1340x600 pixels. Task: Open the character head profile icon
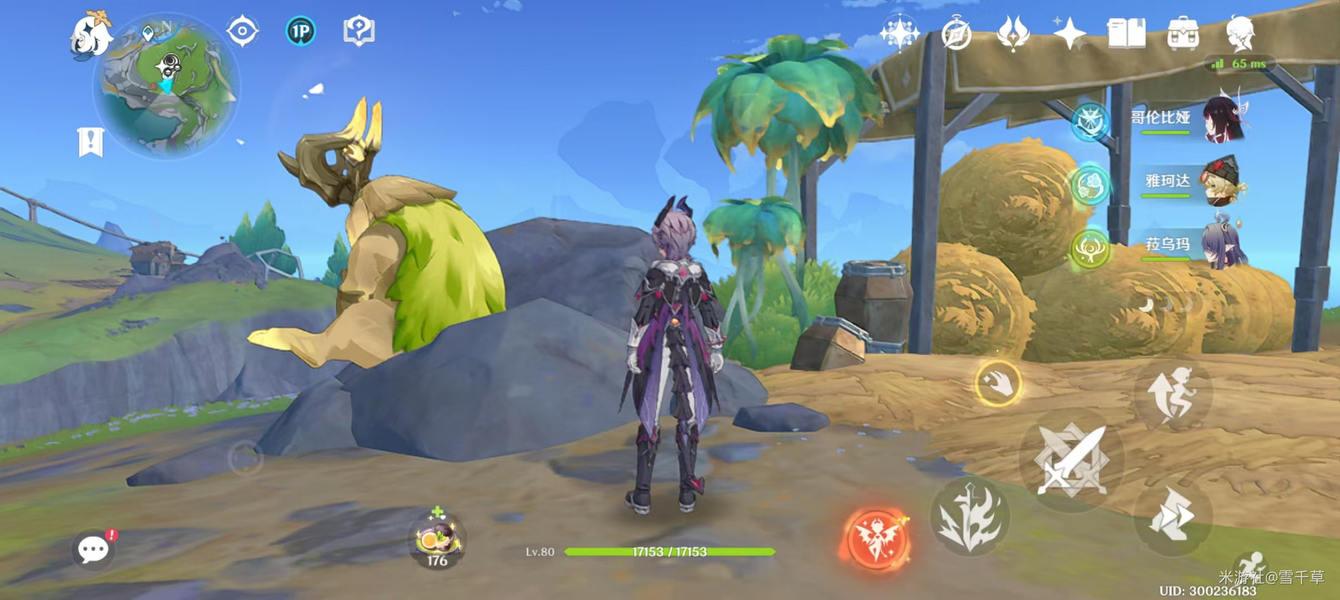click(1241, 33)
